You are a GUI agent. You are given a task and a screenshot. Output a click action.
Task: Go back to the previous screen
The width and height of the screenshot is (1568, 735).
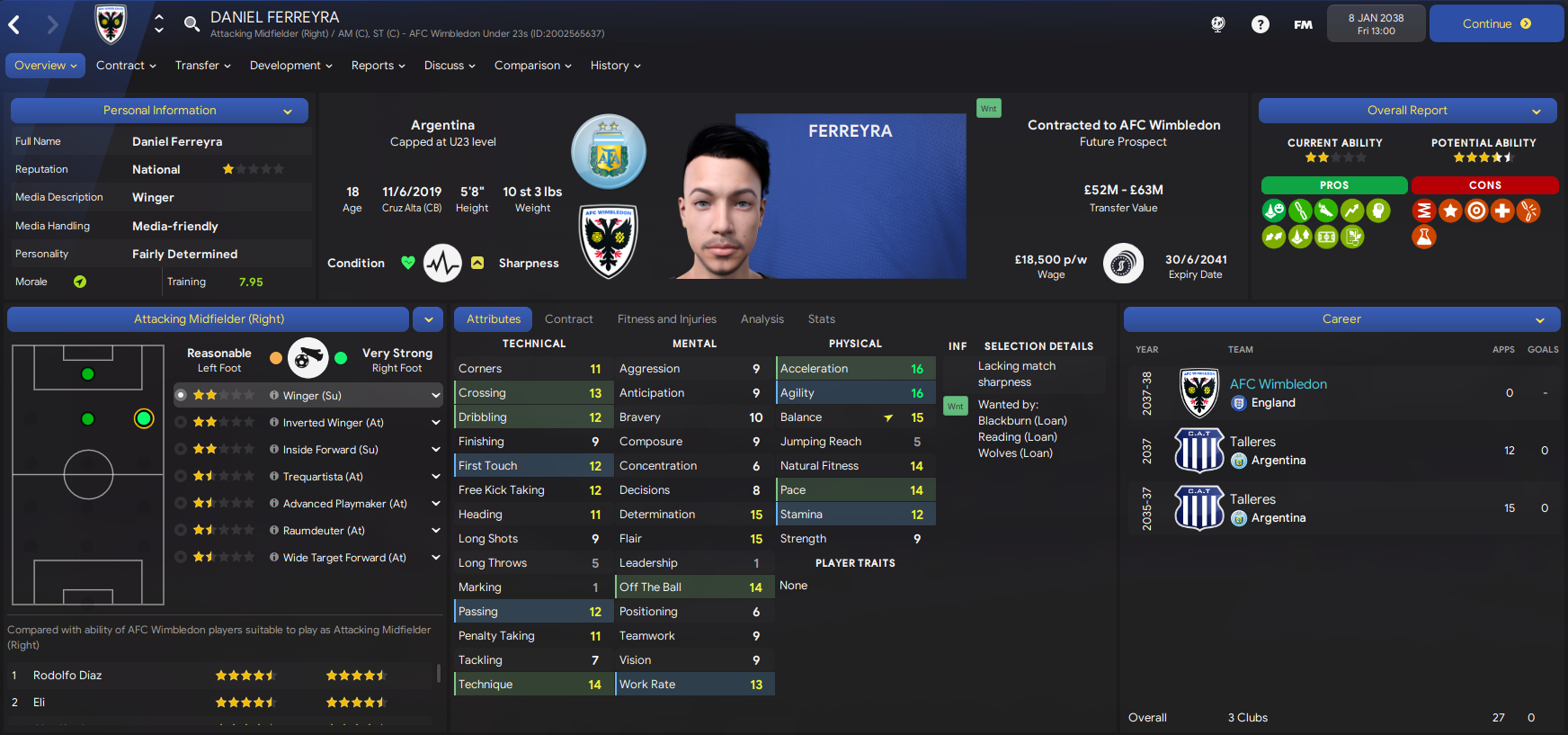[x=14, y=24]
